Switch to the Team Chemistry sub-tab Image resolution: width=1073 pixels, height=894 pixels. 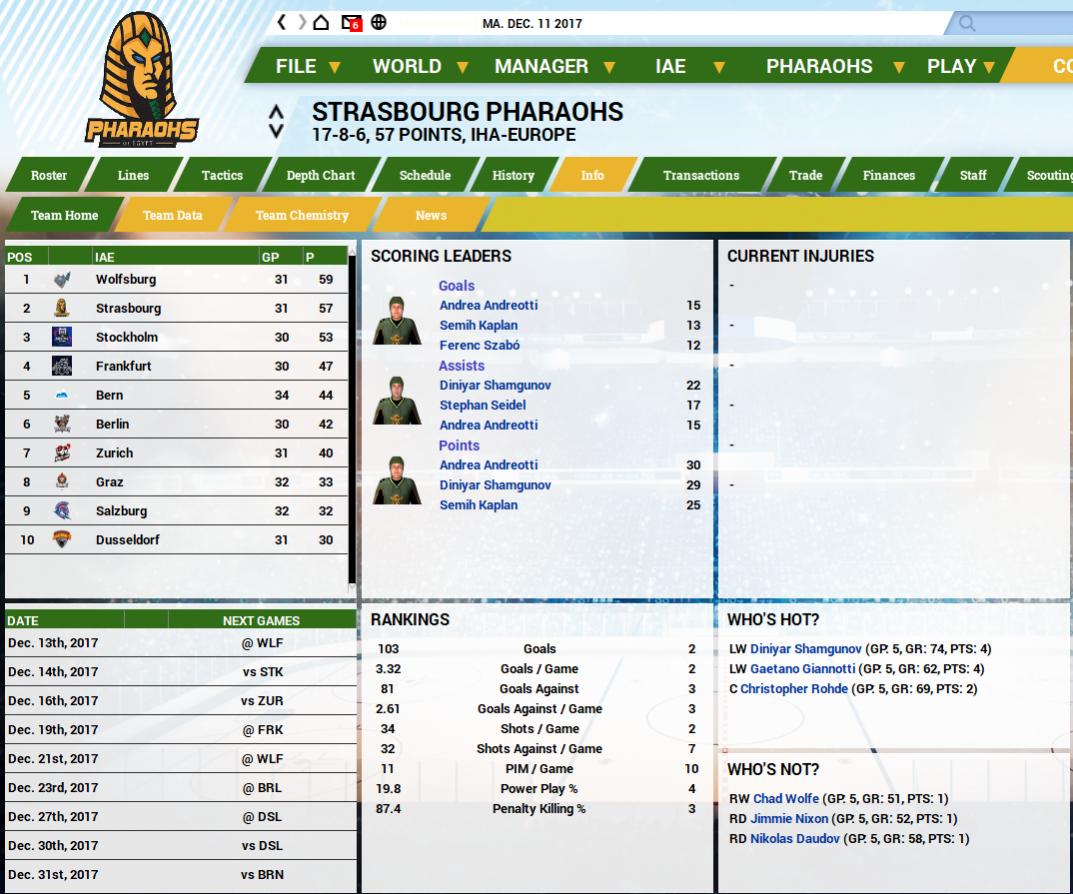[x=302, y=215]
